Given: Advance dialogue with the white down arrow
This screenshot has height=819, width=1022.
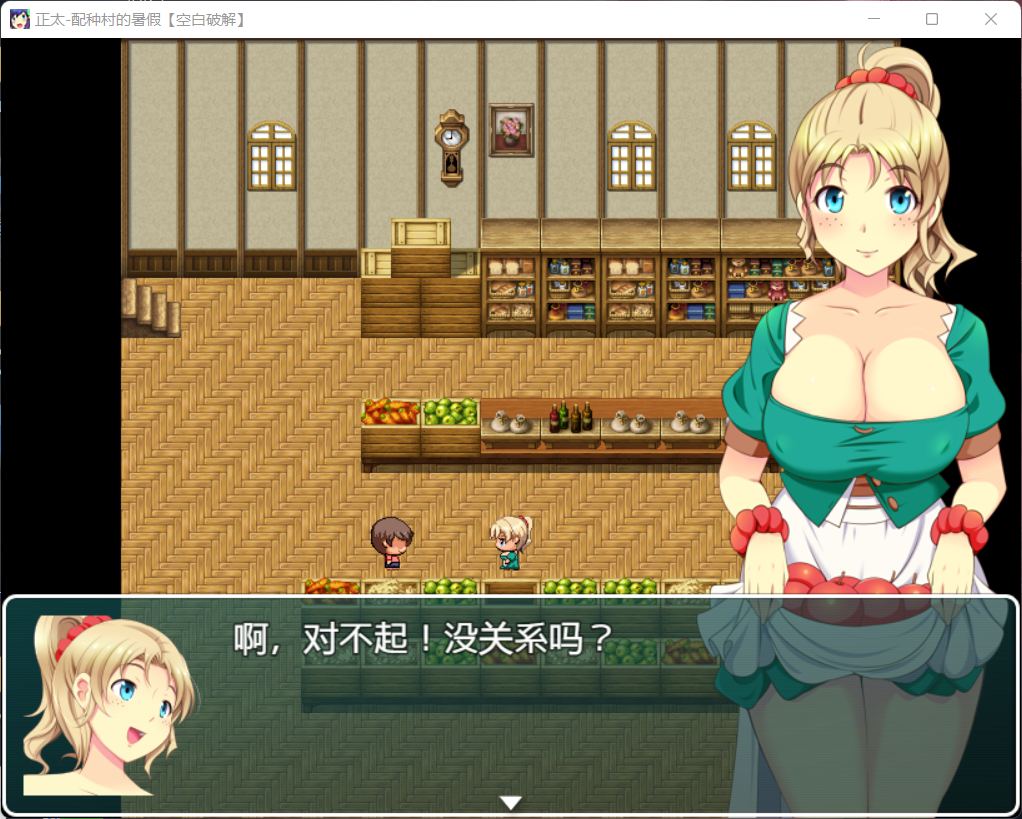Looking at the screenshot, I should click(511, 802).
